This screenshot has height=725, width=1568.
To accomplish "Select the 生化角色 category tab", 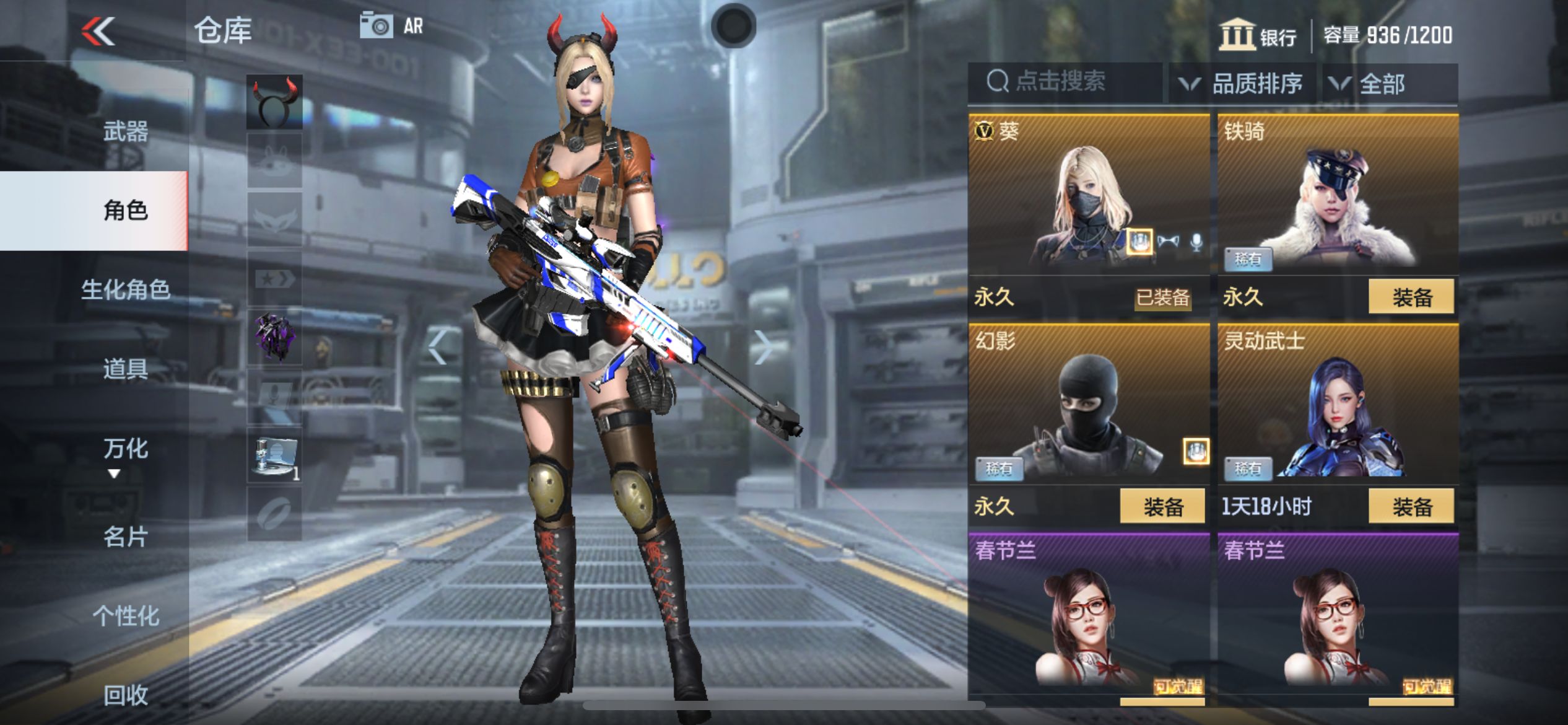I will [x=125, y=289].
